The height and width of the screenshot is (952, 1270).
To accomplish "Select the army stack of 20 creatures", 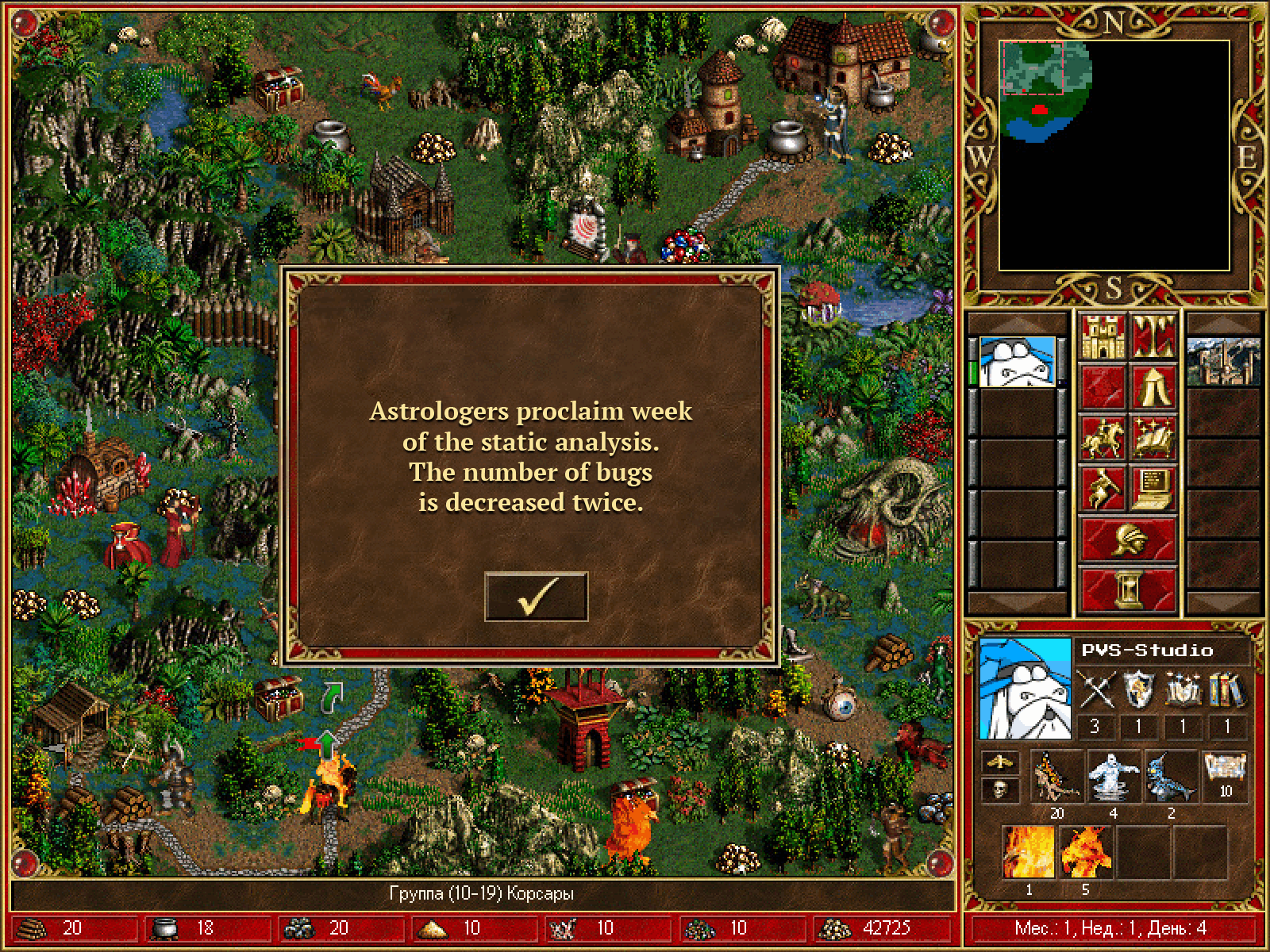I will tap(1056, 777).
